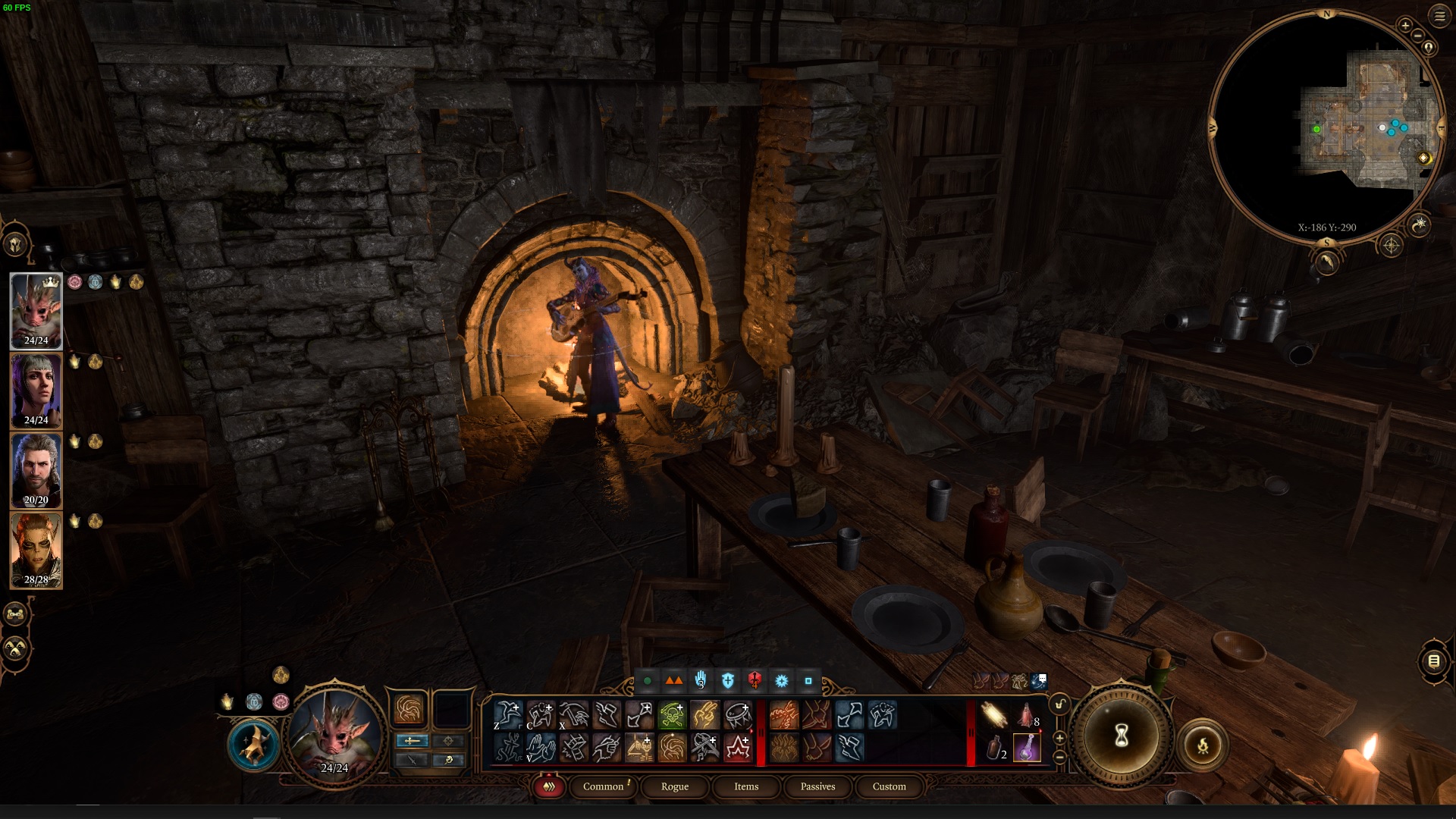The height and width of the screenshot is (819, 1456).
Task: Click the circular minimap
Action: pyautogui.click(x=1326, y=129)
